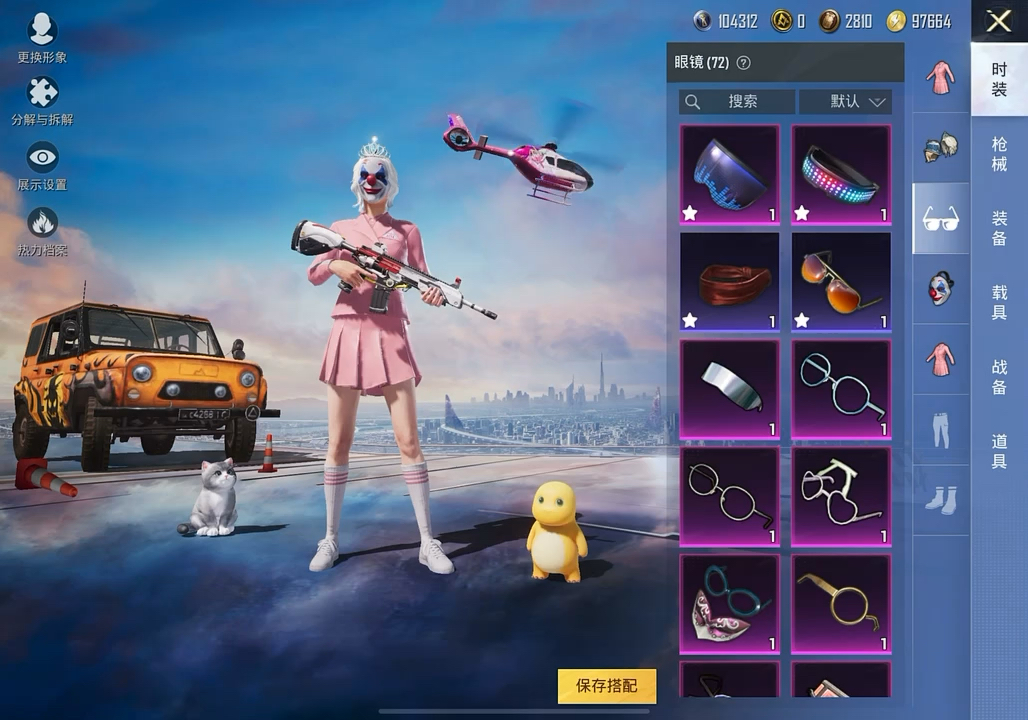The height and width of the screenshot is (720, 1028).
Task: Select the blue visor glasses item
Action: click(730, 174)
